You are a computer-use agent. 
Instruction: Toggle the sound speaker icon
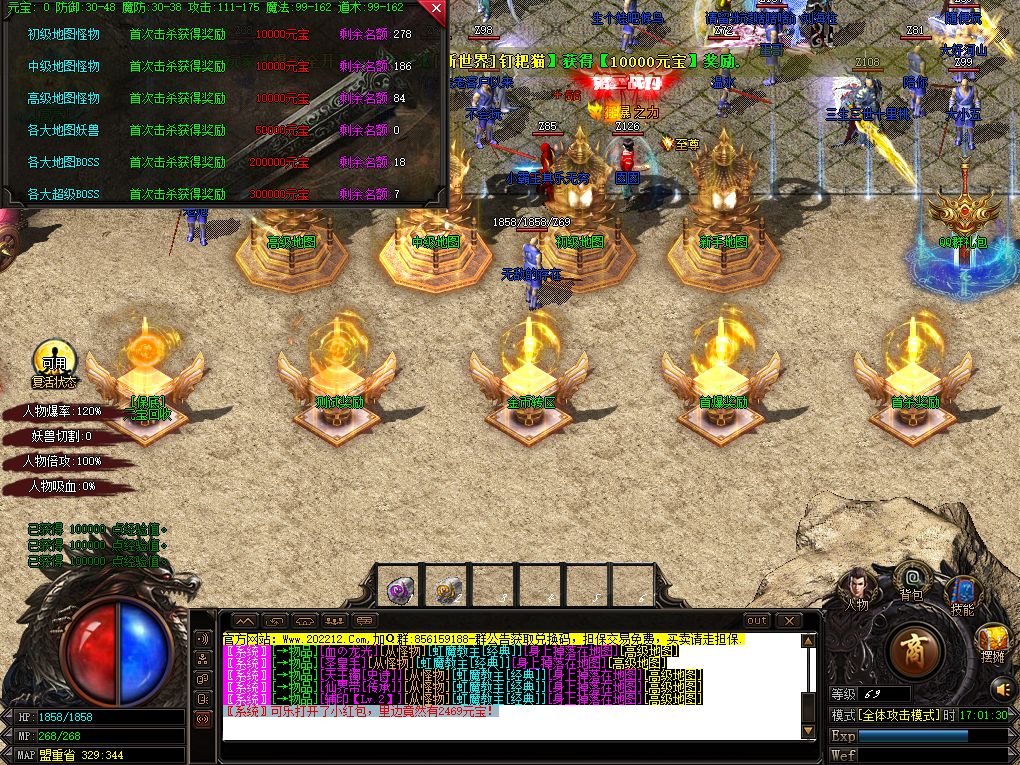1002,688
